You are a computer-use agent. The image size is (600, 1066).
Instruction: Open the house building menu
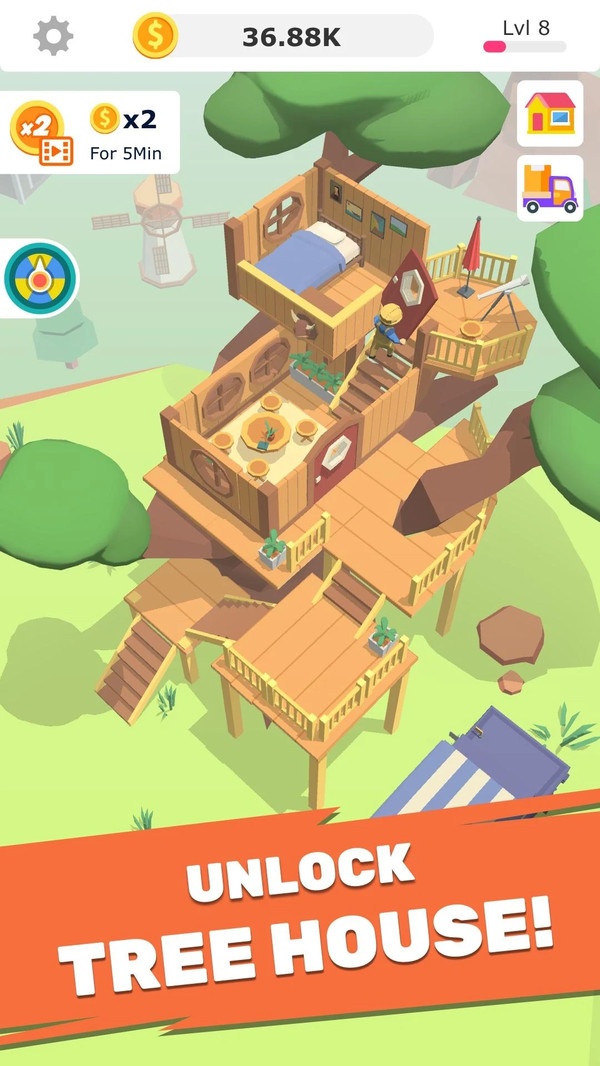coord(550,114)
